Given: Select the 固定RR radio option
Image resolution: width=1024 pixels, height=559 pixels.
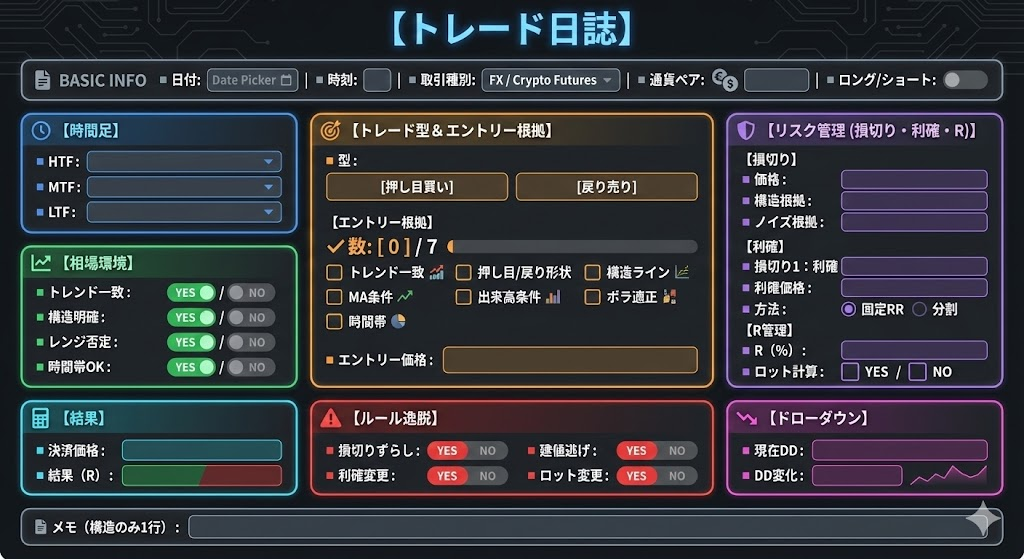Looking at the screenshot, I should pyautogui.click(x=849, y=309).
